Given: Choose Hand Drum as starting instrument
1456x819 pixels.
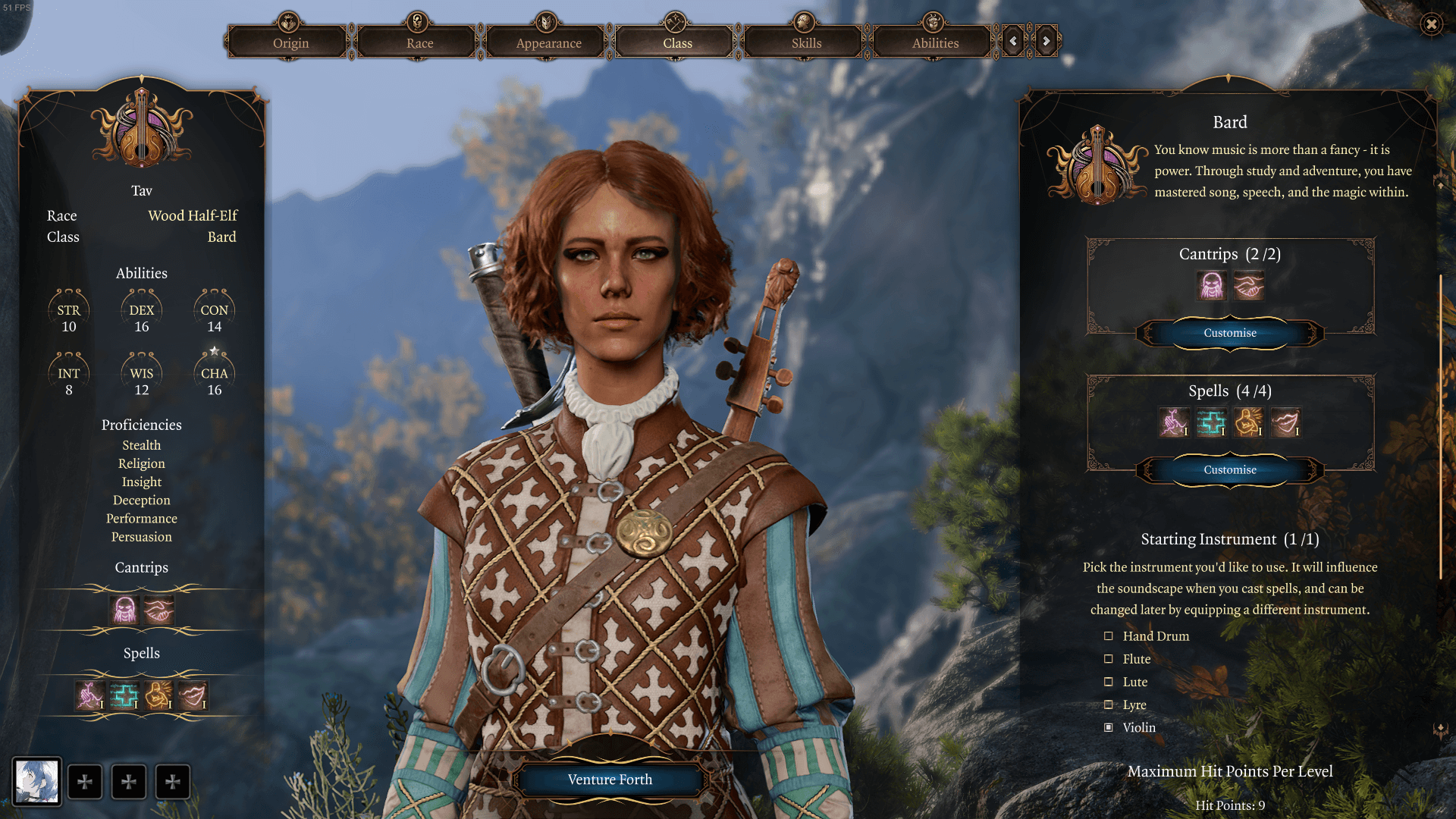Looking at the screenshot, I should point(1109,636).
